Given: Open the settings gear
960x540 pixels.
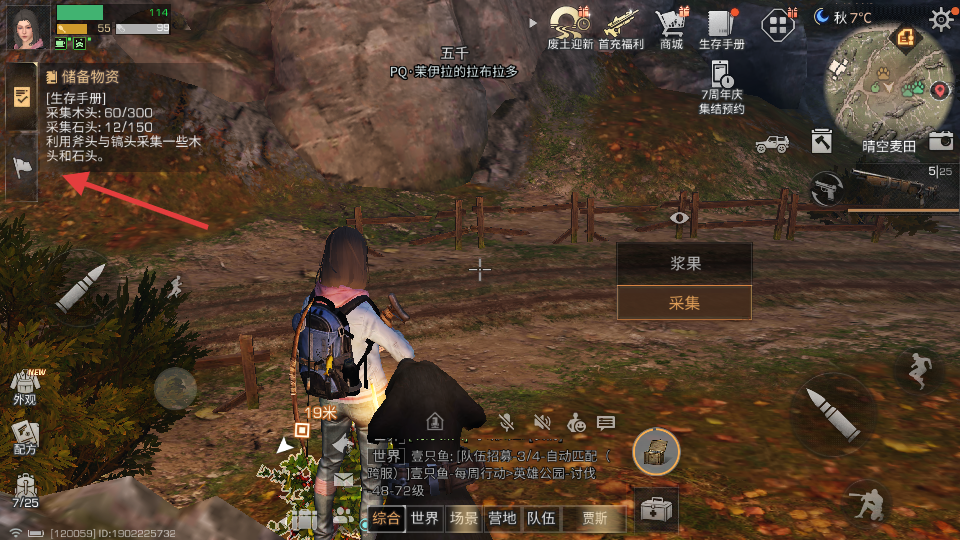Looking at the screenshot, I should click(941, 19).
